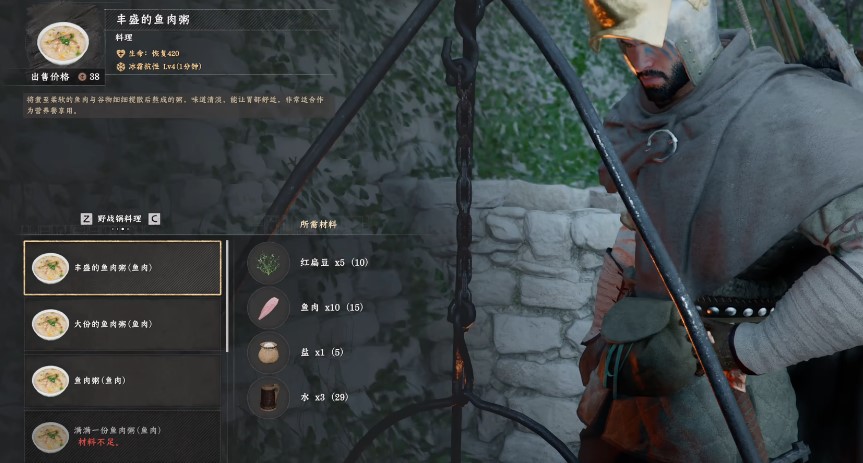The image size is (863, 463).
Task: Select the 丰盛的鱼肉粥 recipe row
Action: [x=122, y=268]
